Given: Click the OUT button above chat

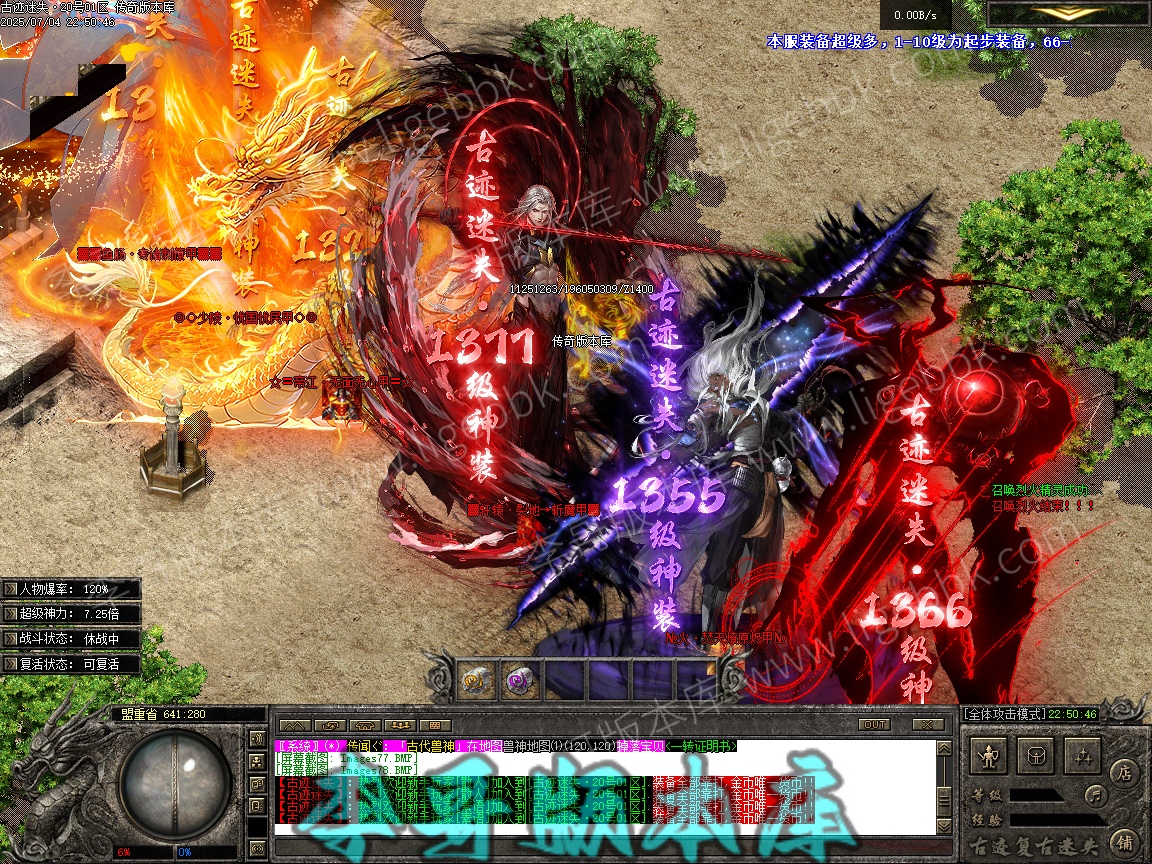Looking at the screenshot, I should coord(874,724).
